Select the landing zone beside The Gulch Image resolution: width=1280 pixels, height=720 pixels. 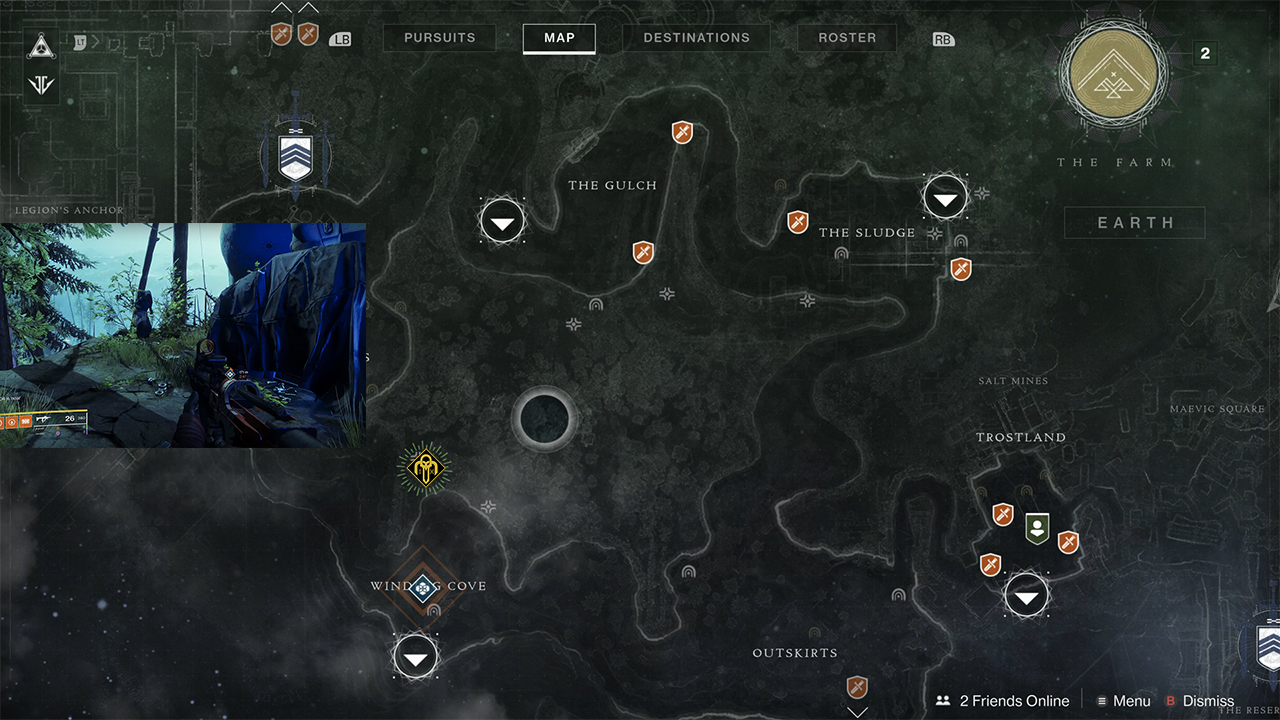coord(502,220)
